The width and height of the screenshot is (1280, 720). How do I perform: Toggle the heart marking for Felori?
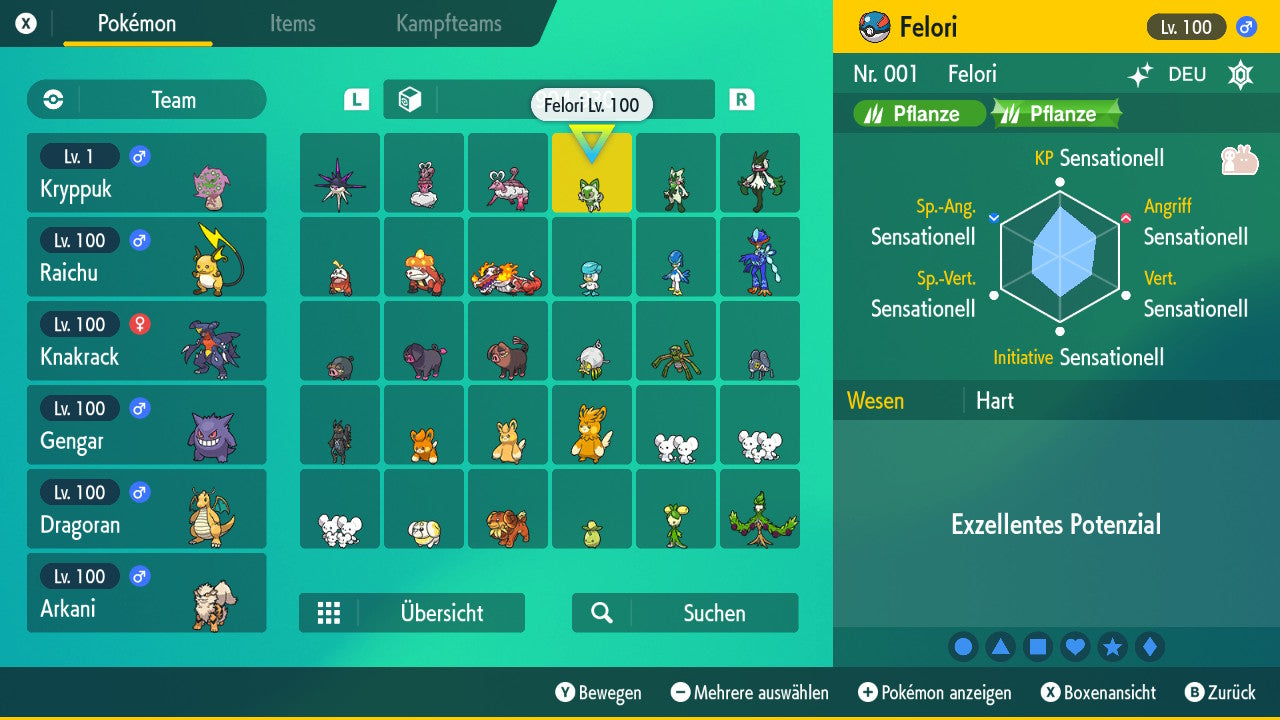click(1075, 647)
